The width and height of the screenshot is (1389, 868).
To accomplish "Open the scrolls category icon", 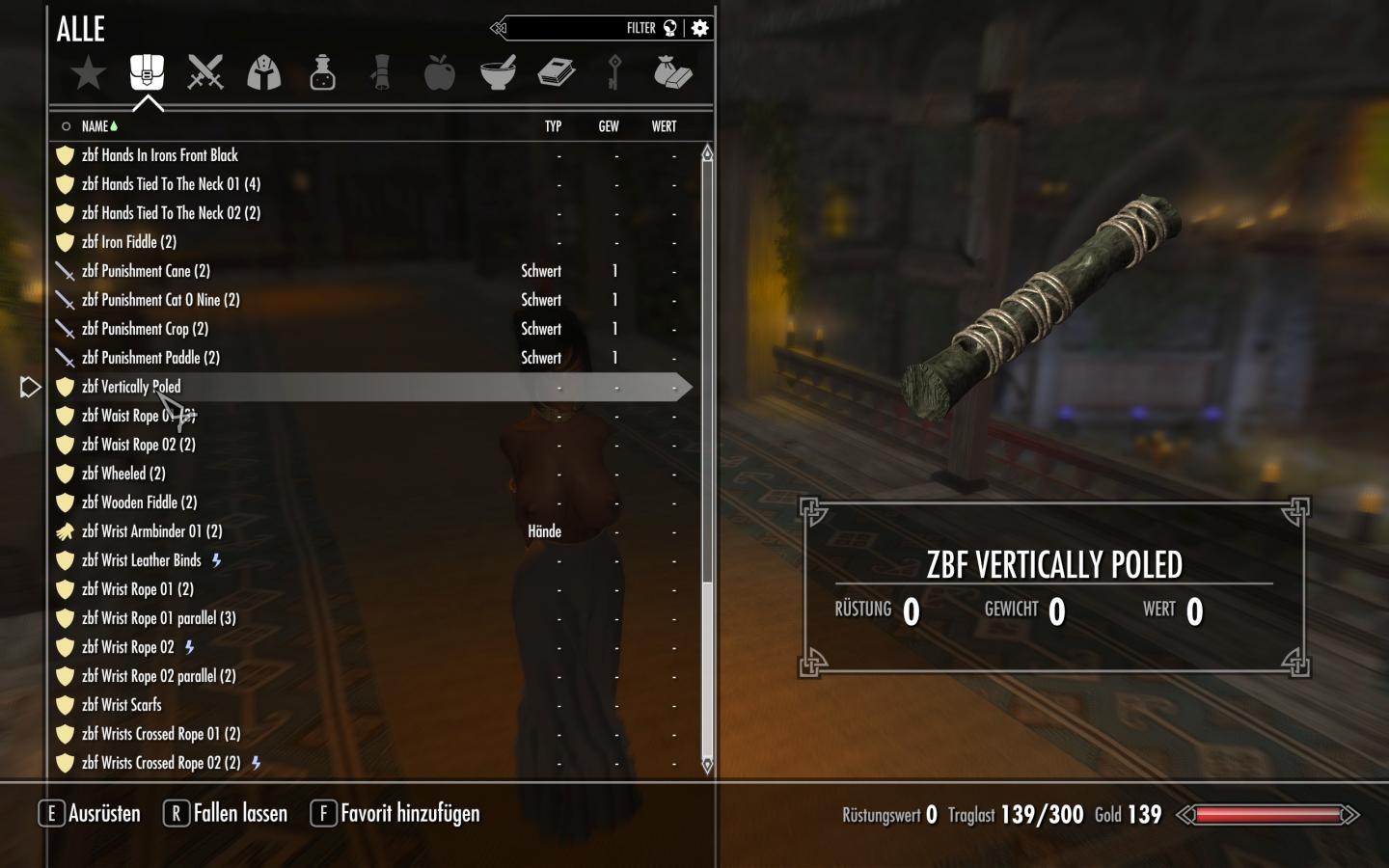I will (x=381, y=71).
